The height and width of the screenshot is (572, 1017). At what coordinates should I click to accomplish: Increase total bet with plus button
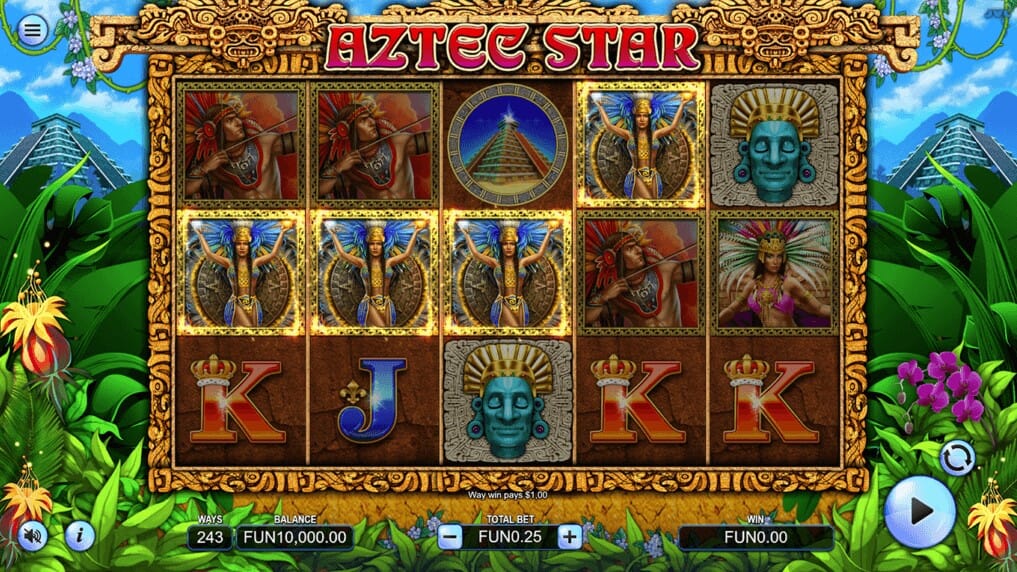coord(569,537)
